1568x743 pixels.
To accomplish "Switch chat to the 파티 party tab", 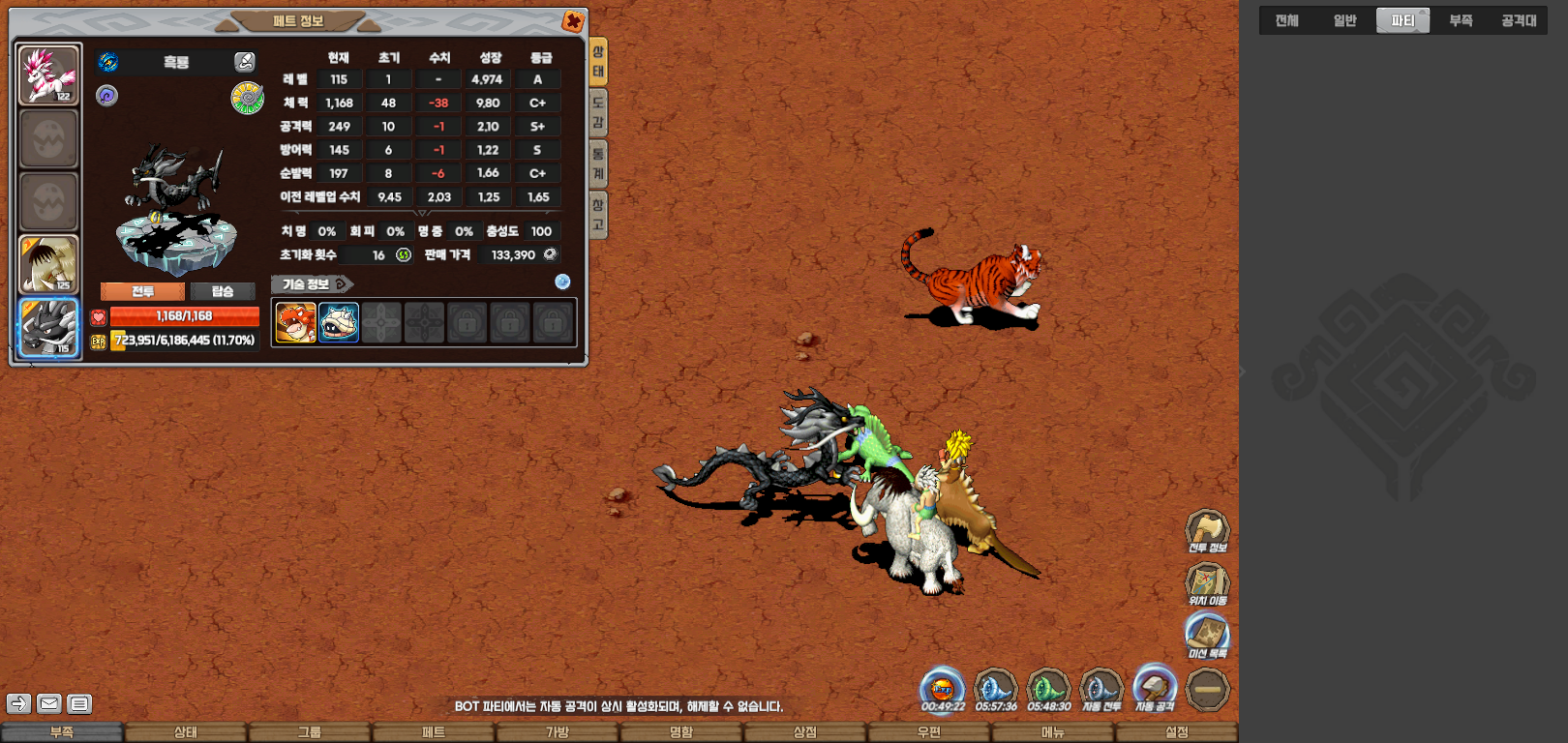I will click(x=1402, y=20).
